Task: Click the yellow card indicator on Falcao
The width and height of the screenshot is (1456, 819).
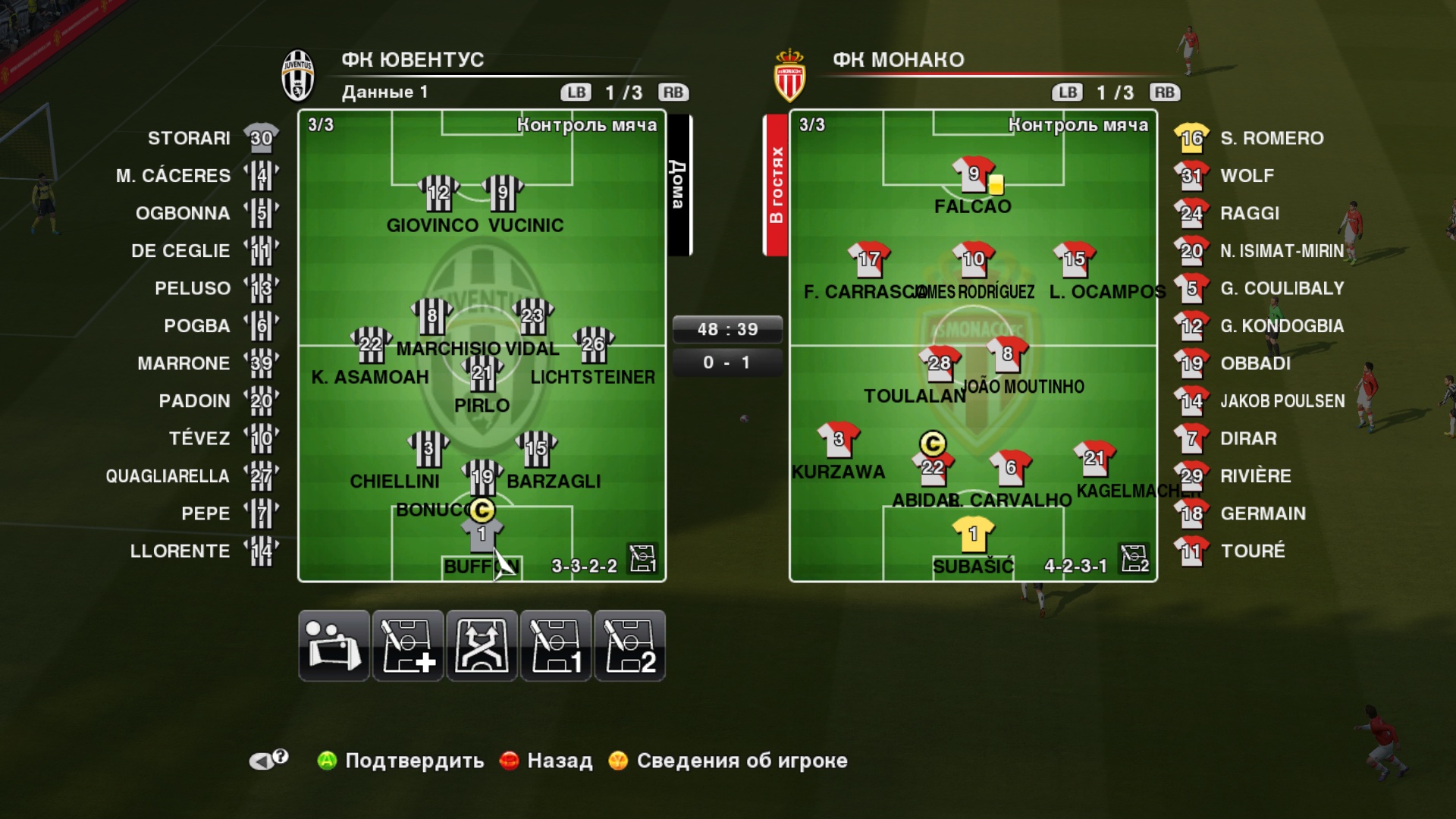Action: (996, 184)
